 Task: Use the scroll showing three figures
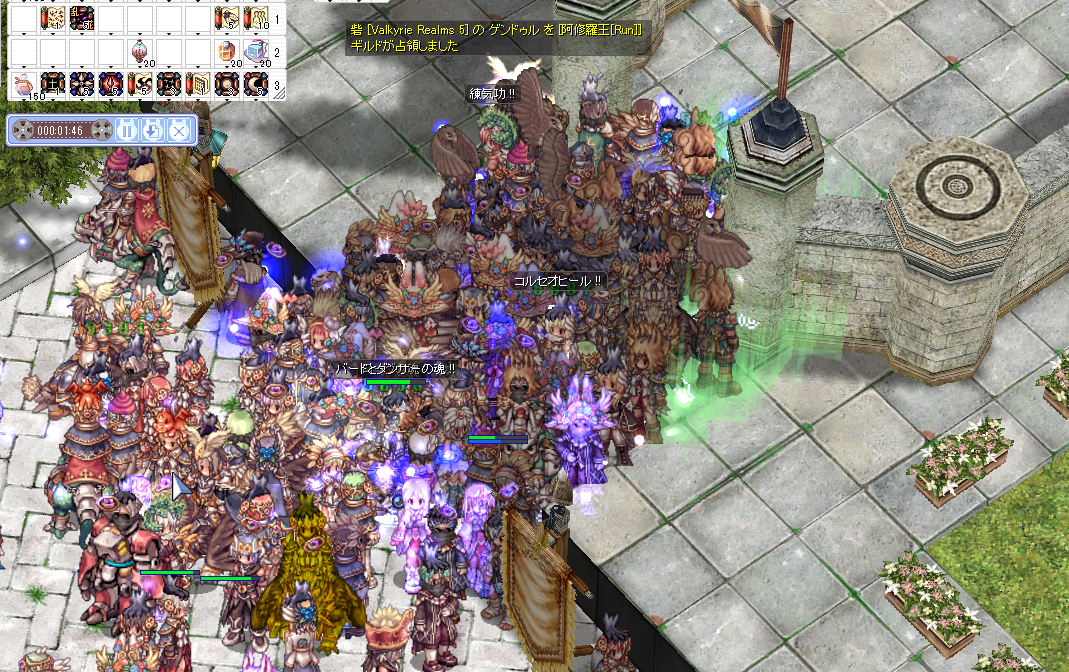[256, 18]
